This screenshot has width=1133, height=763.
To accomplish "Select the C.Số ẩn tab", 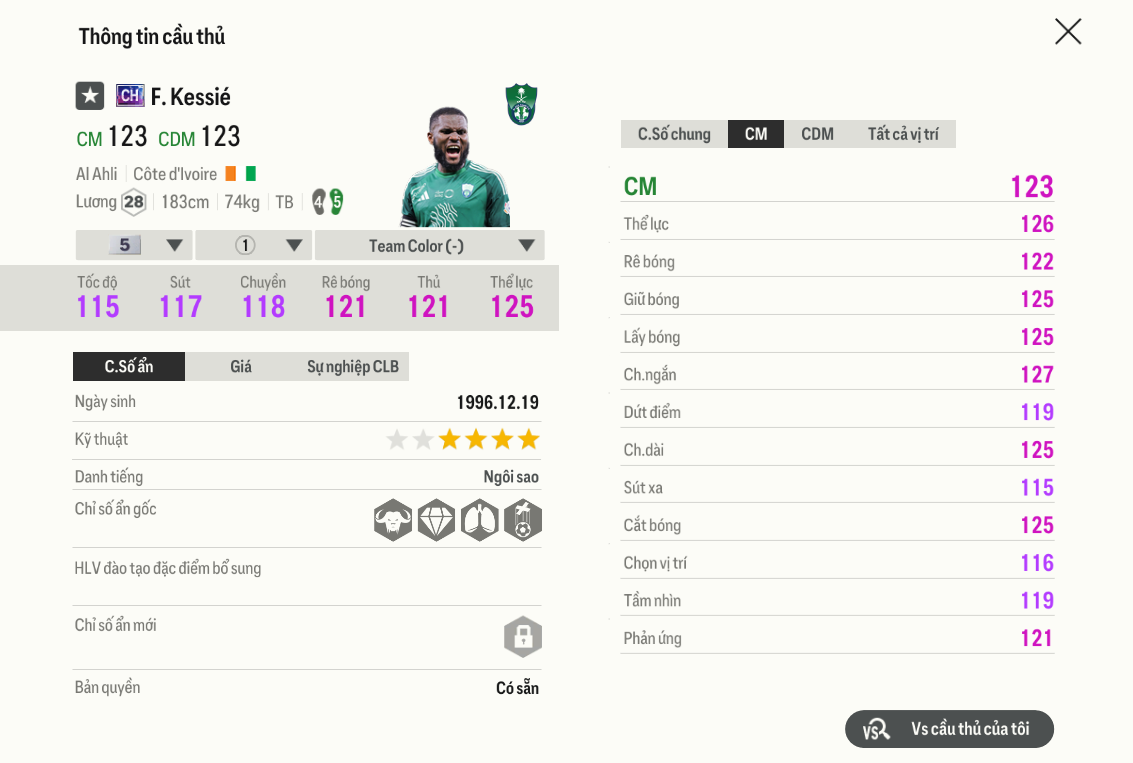I will 129,367.
